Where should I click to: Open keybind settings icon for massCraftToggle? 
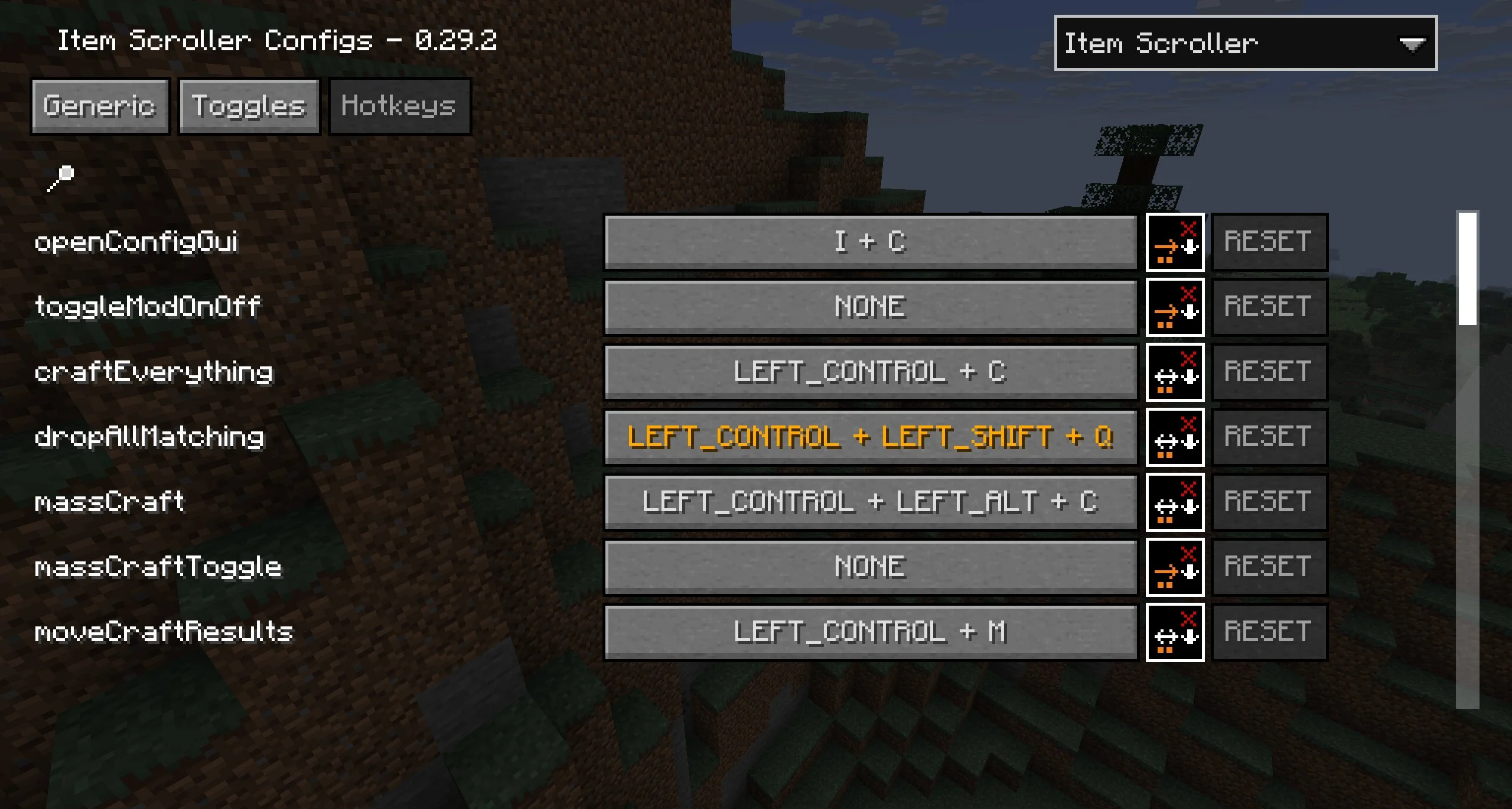pyautogui.click(x=1175, y=567)
